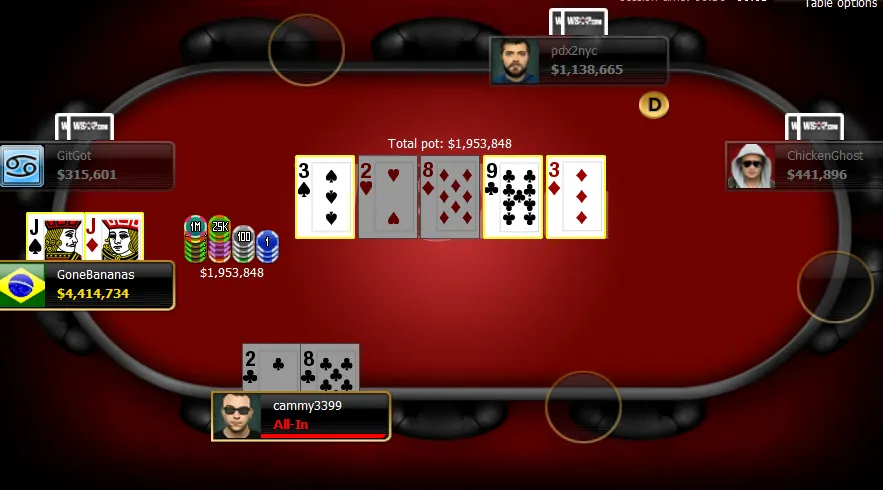This screenshot has width=883, height=490.
Task: Click GitGot's blue Cancer-symbol avatar
Action: pos(21,166)
